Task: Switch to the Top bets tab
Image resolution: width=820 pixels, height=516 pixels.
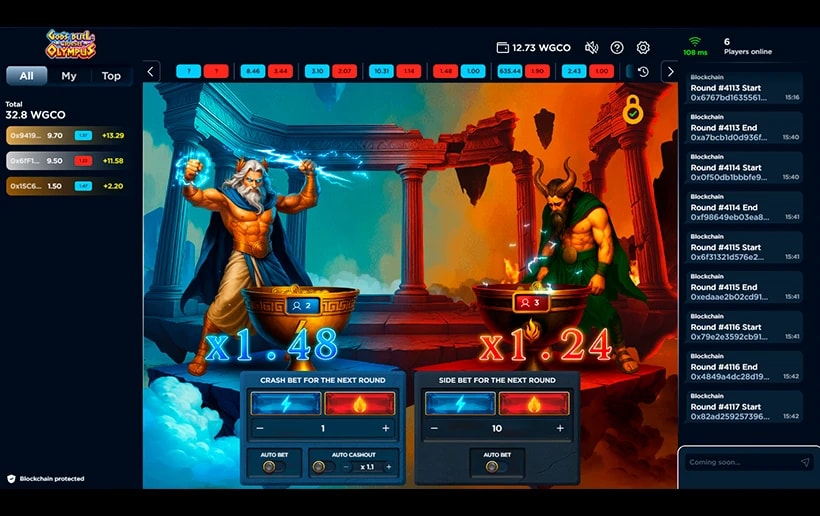Action: pos(111,76)
